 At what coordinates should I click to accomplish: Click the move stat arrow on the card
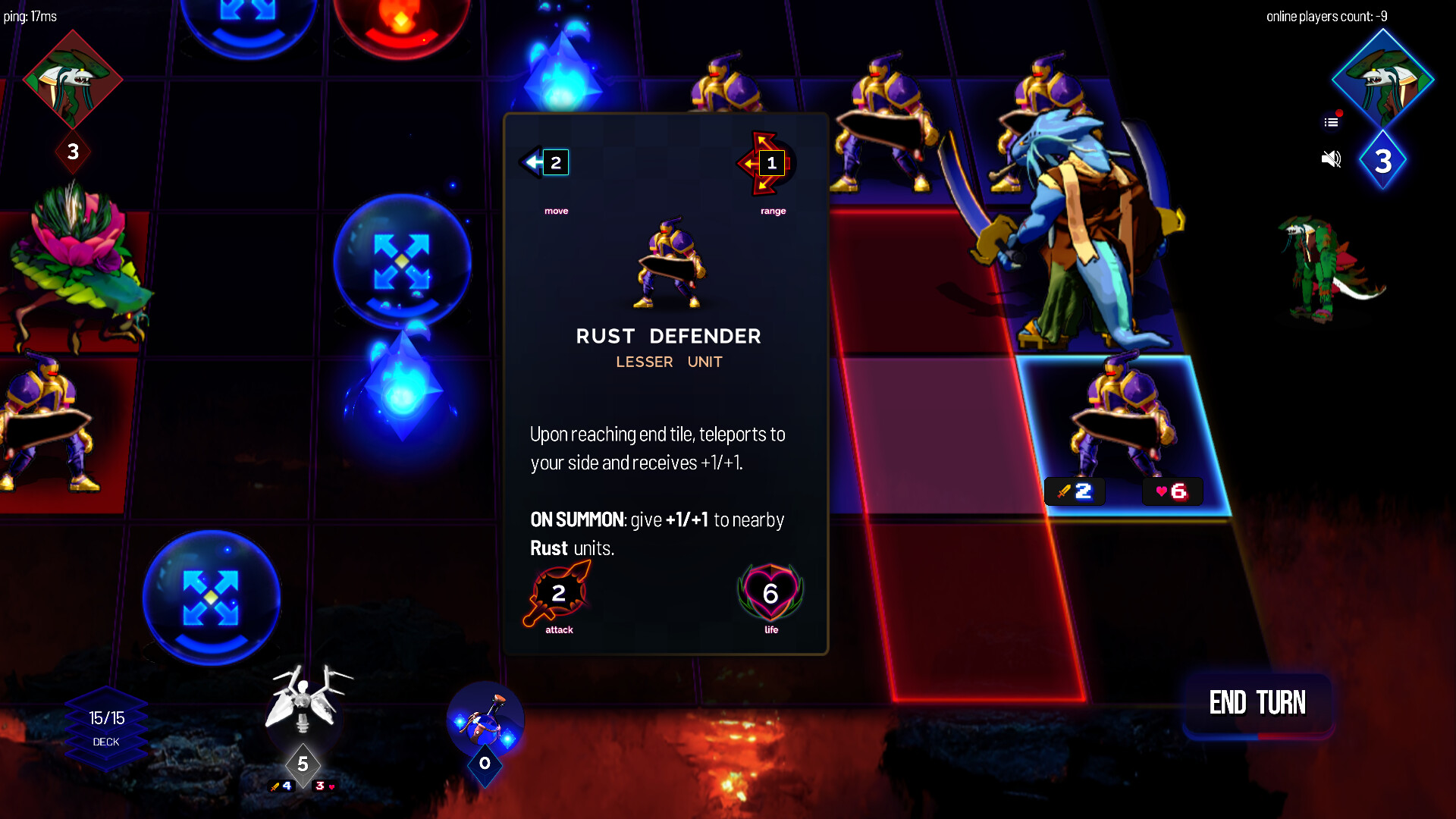(543, 162)
